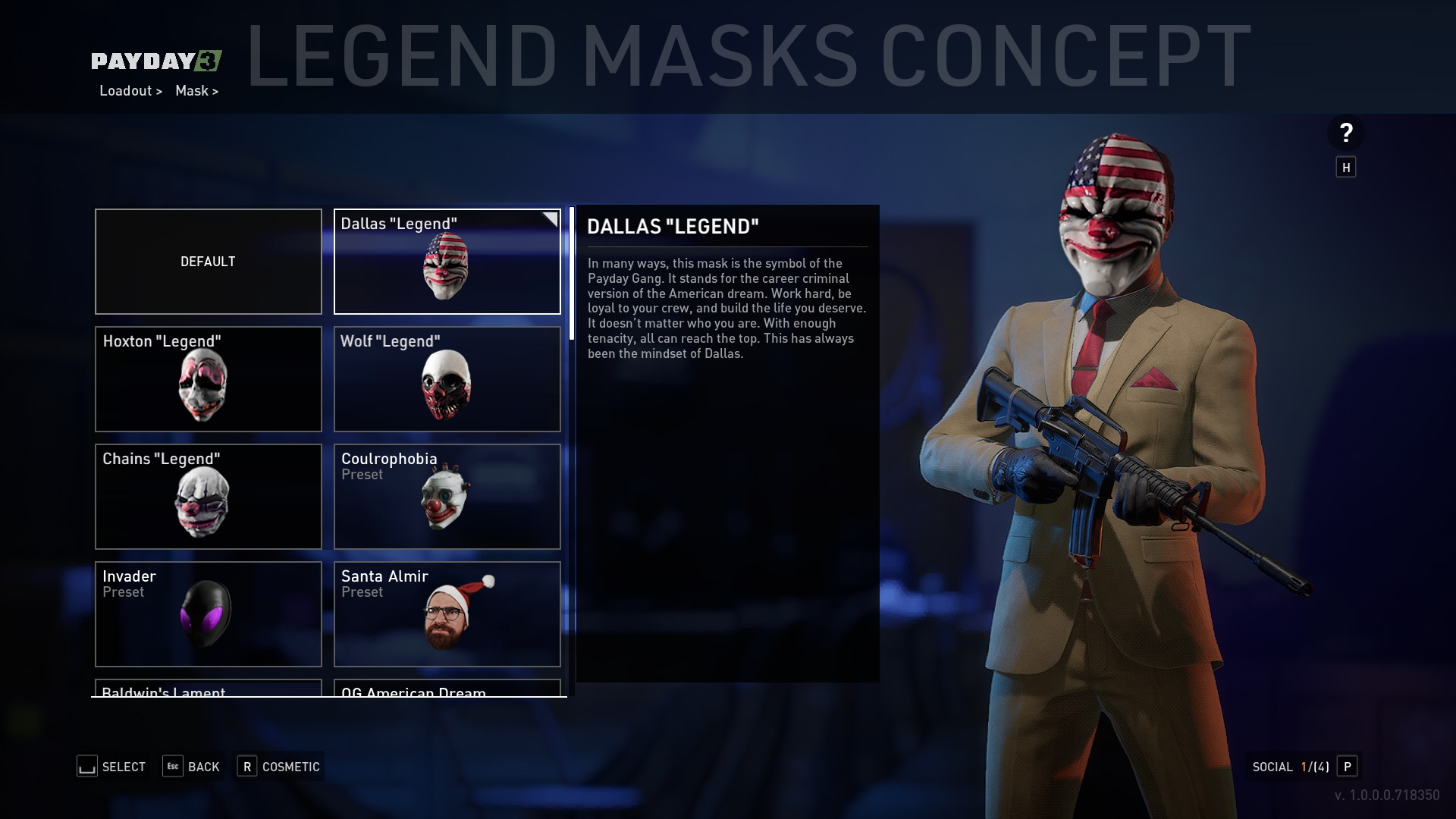Click the R key icon beside COSMETIC
This screenshot has height=819, width=1456.
point(246,767)
